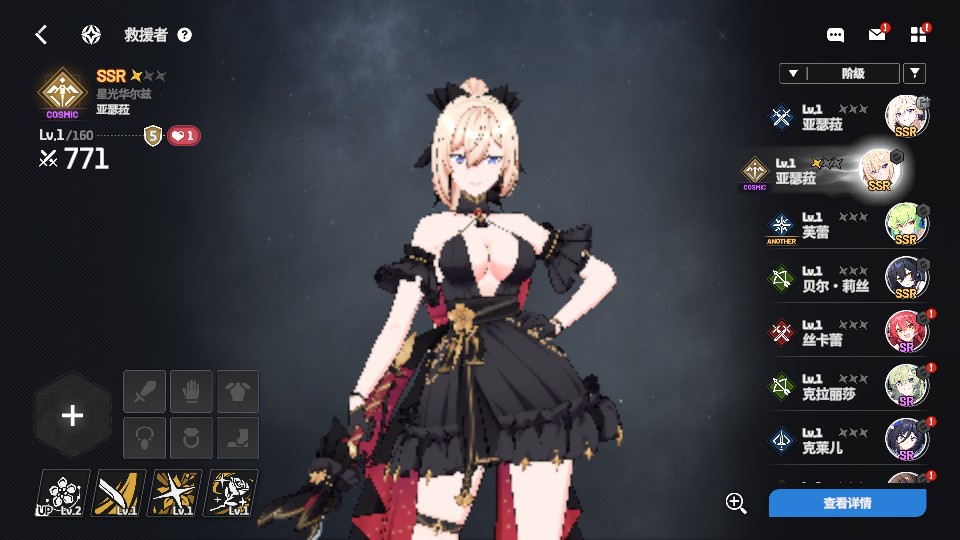
Task: Open the mail envelope icon
Action: pyautogui.click(x=877, y=35)
